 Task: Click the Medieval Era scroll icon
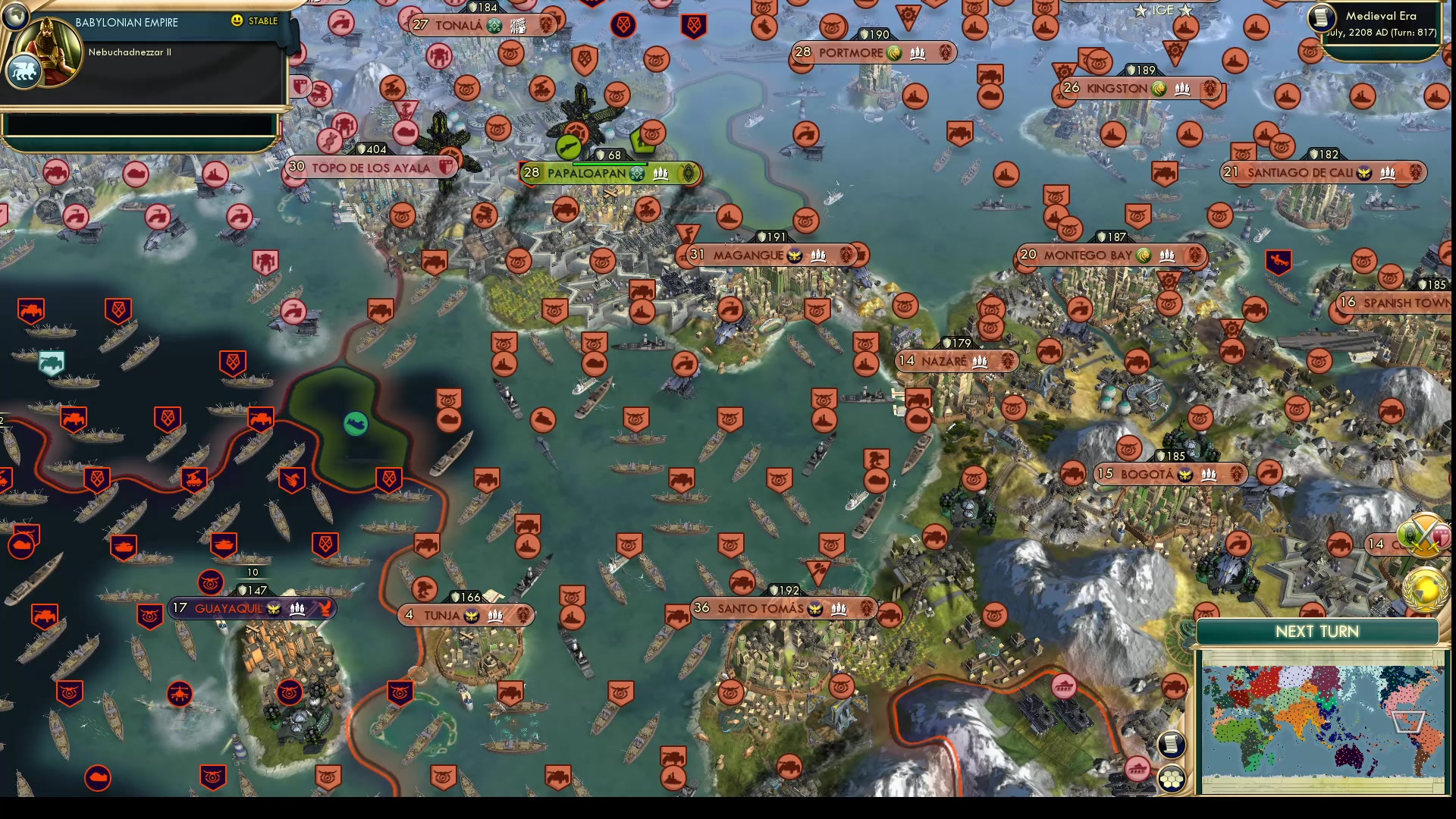click(1321, 19)
